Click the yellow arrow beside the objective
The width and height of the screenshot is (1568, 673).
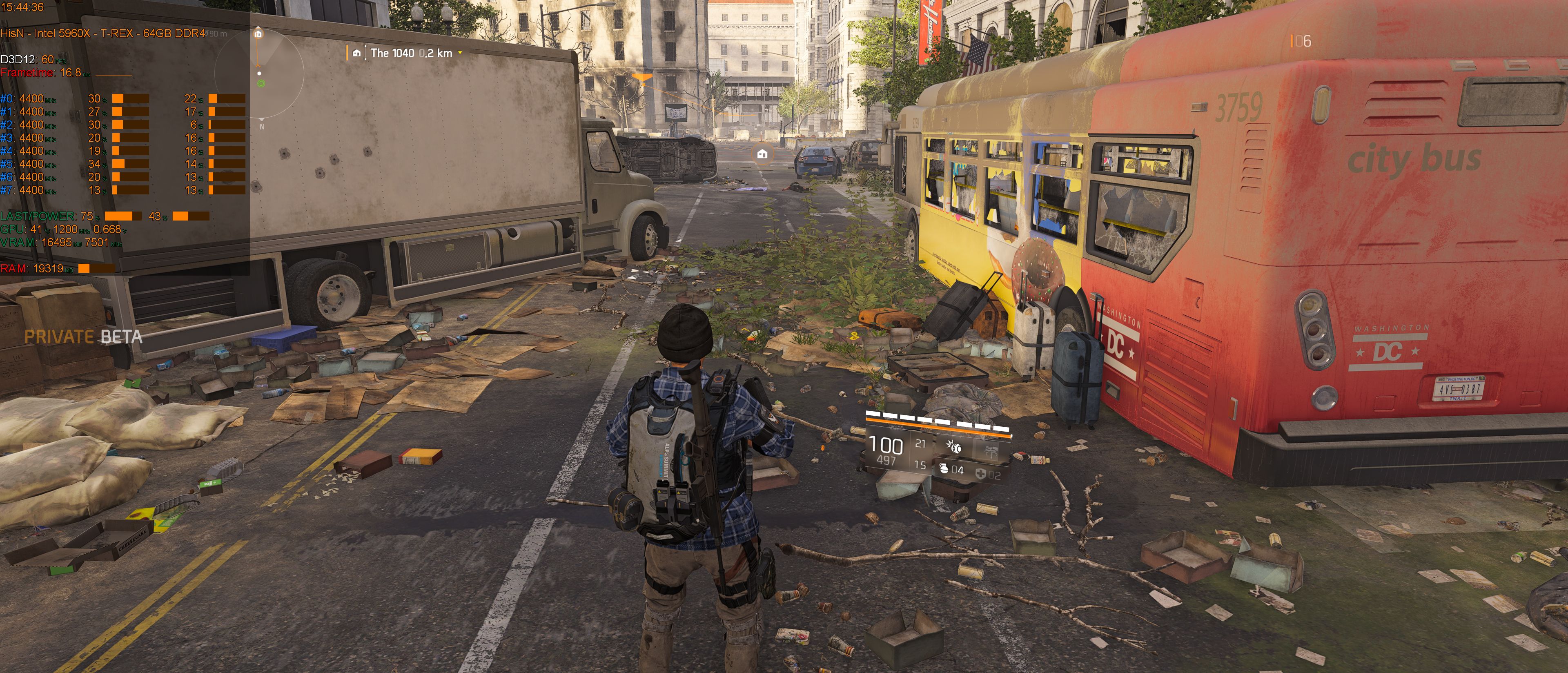tap(460, 53)
